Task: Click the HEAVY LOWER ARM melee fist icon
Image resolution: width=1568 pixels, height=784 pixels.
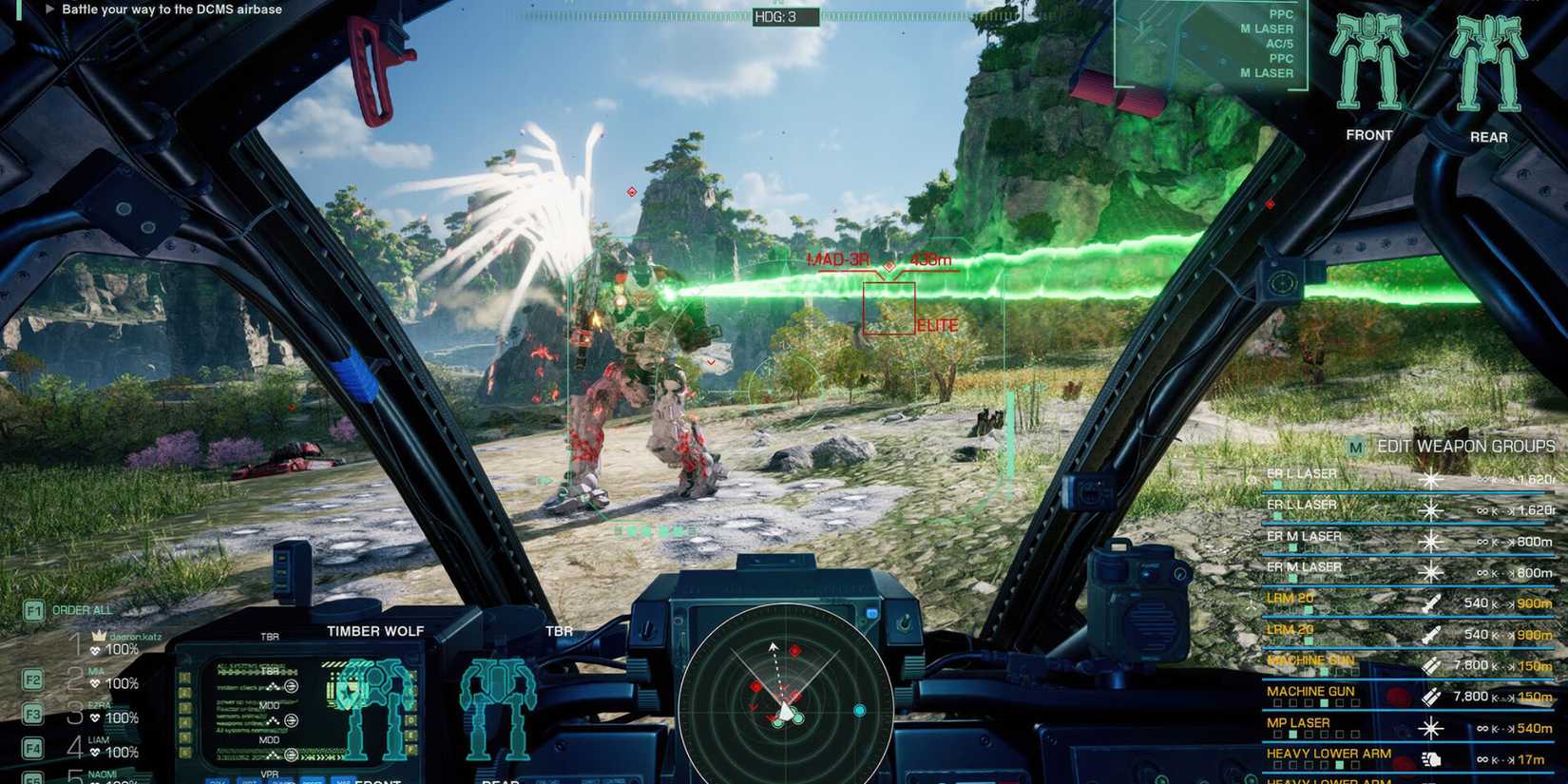Action: (x=1431, y=758)
